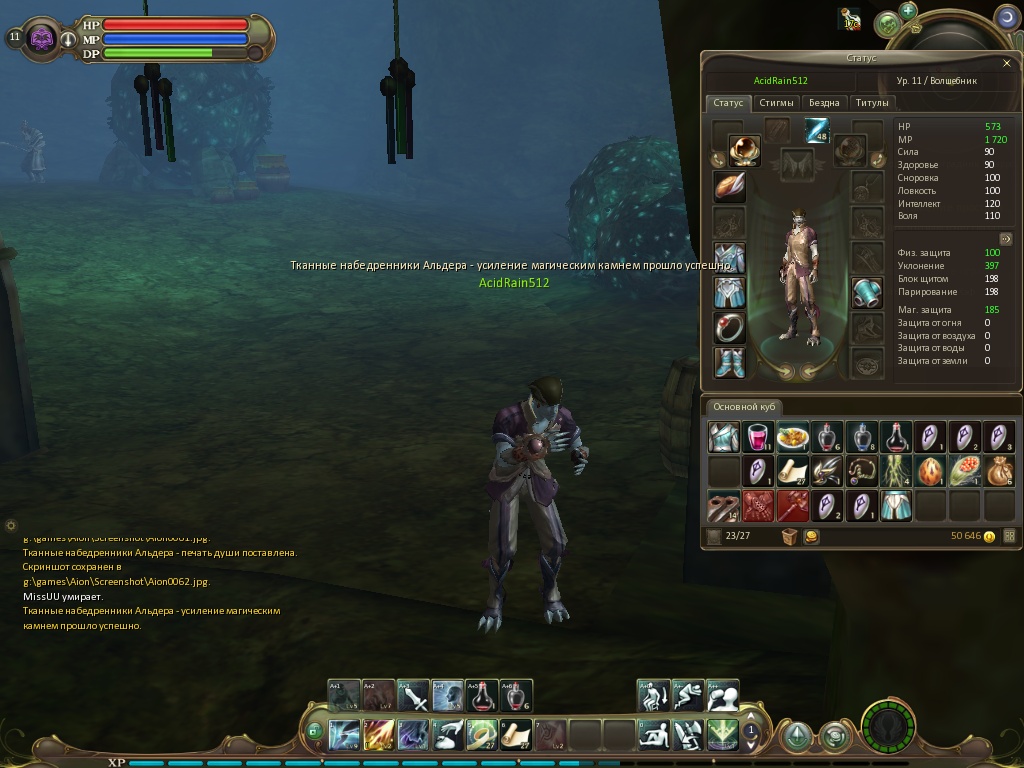This screenshot has width=1024, height=768.
Task: Activate the sword attack quickbar icon
Action: click(x=413, y=696)
